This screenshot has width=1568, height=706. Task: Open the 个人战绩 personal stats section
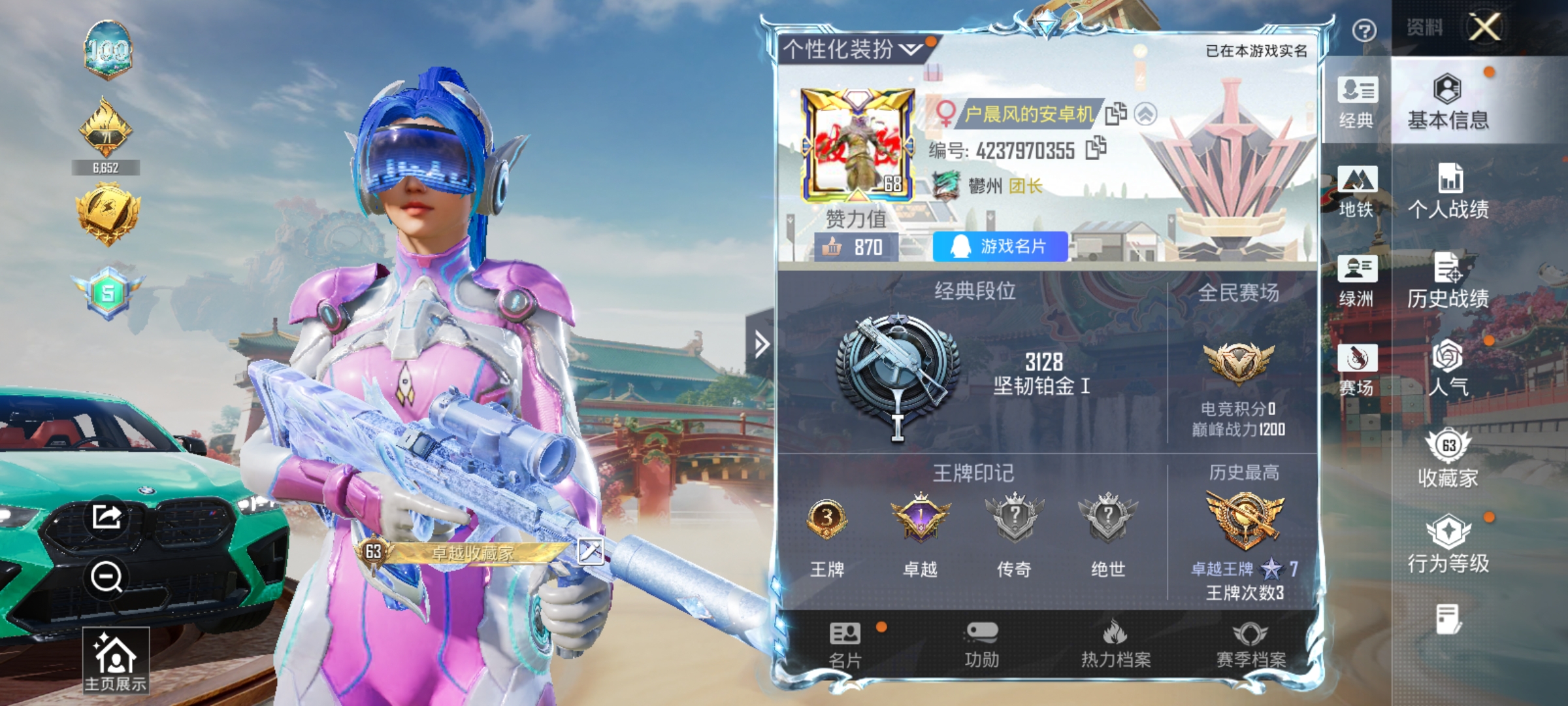click(x=1448, y=191)
